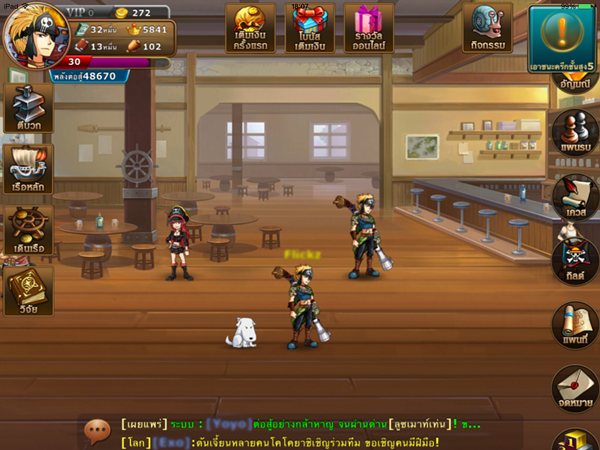Viewport: 600px width, 450px height.
Task: Open the sailing ship menu
Action: 27,168
